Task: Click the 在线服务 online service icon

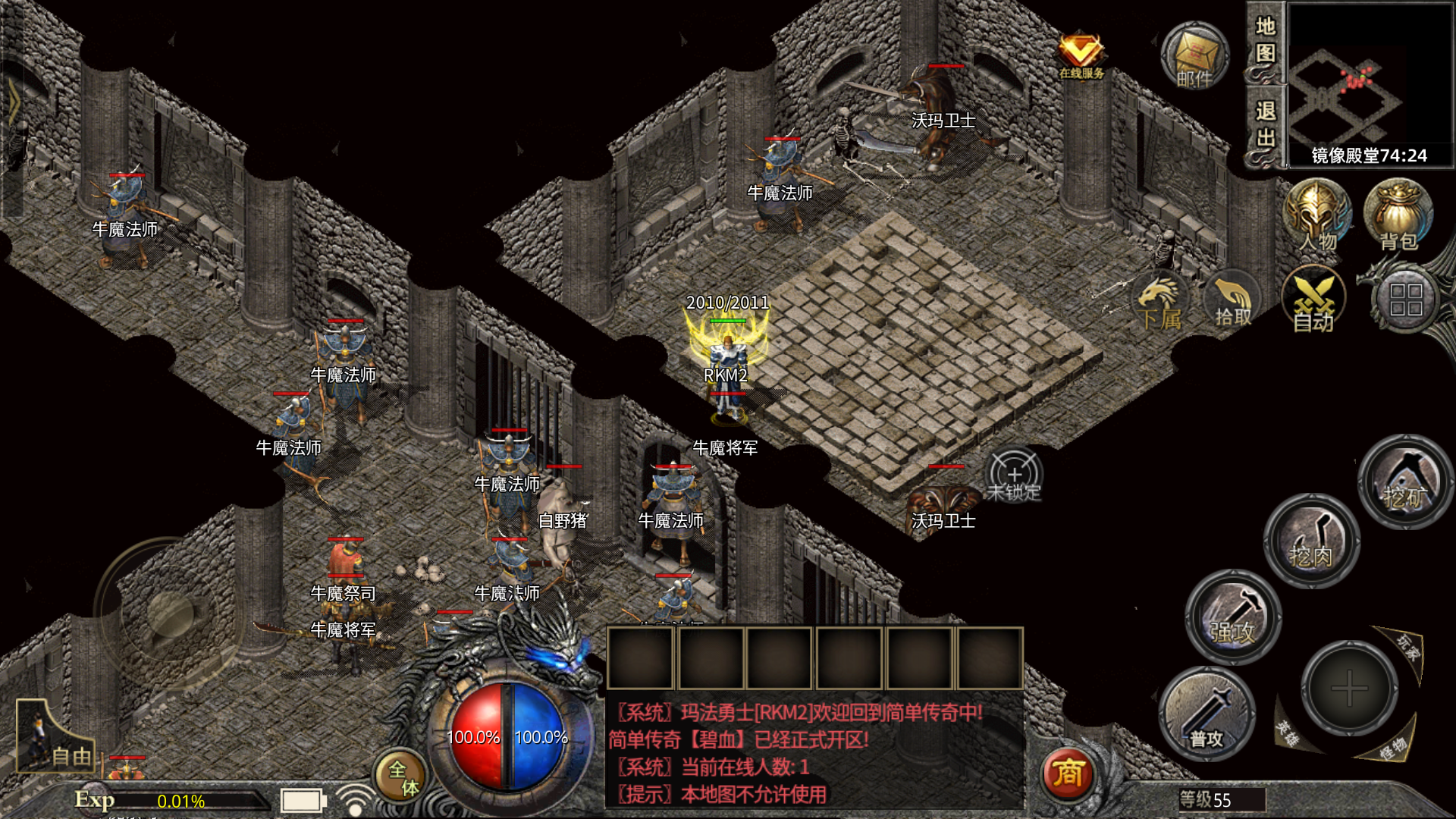Action: (x=1081, y=55)
